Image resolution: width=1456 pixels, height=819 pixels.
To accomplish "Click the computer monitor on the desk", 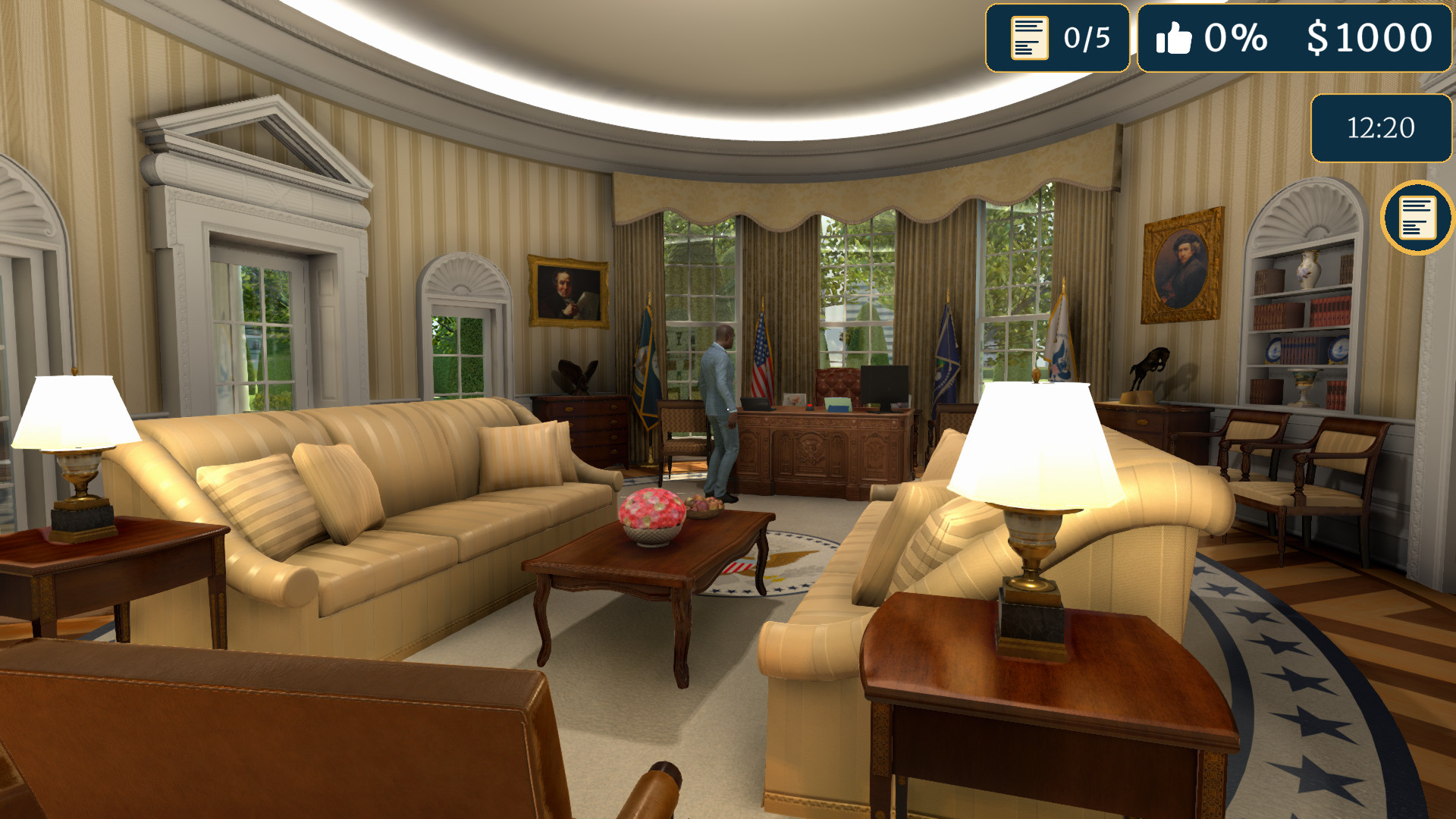I will 884,384.
